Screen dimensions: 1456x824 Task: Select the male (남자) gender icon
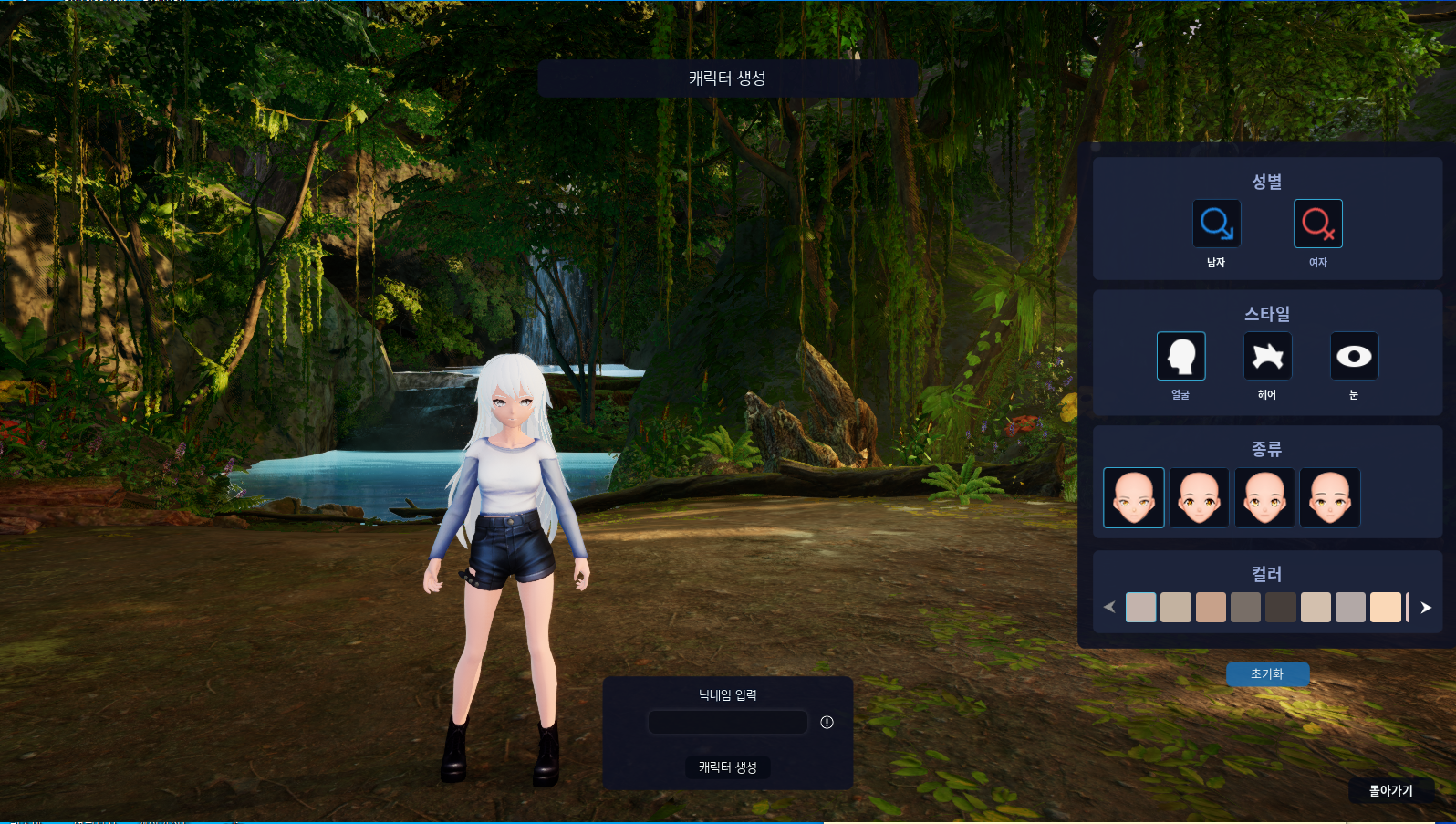[x=1216, y=224]
